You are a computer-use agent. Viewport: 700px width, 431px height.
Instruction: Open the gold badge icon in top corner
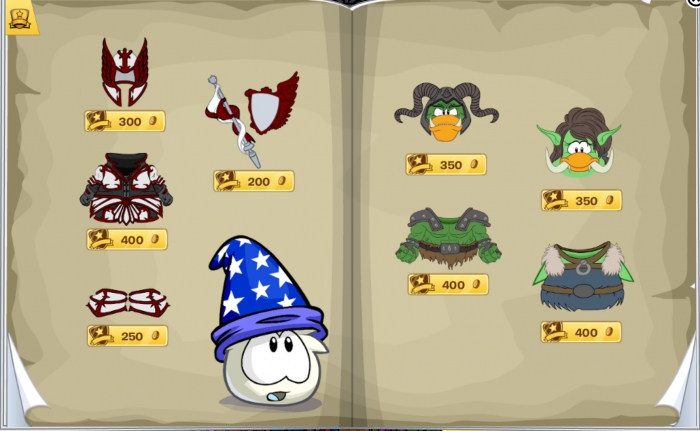tap(21, 17)
